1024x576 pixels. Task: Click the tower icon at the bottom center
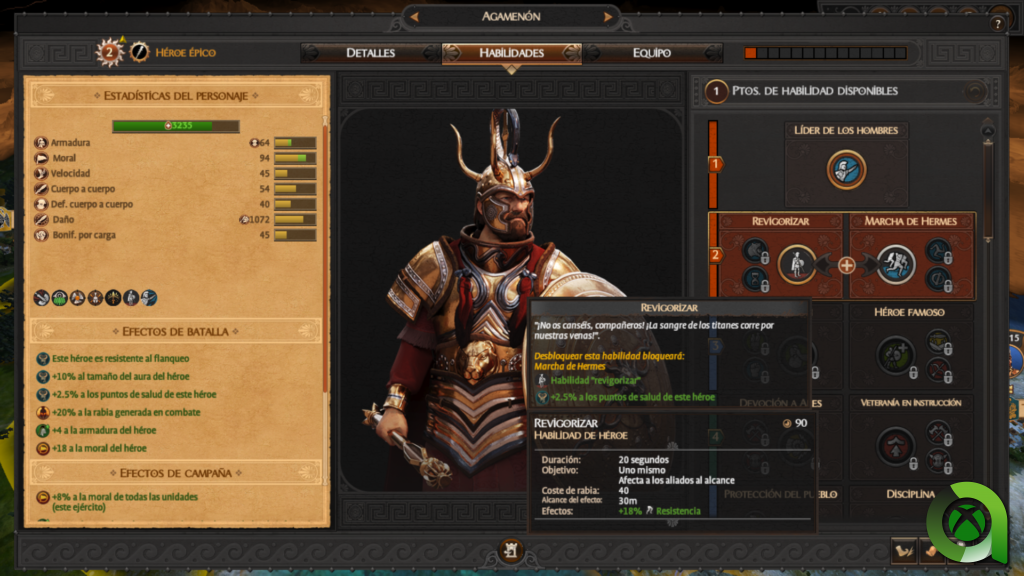click(x=511, y=549)
